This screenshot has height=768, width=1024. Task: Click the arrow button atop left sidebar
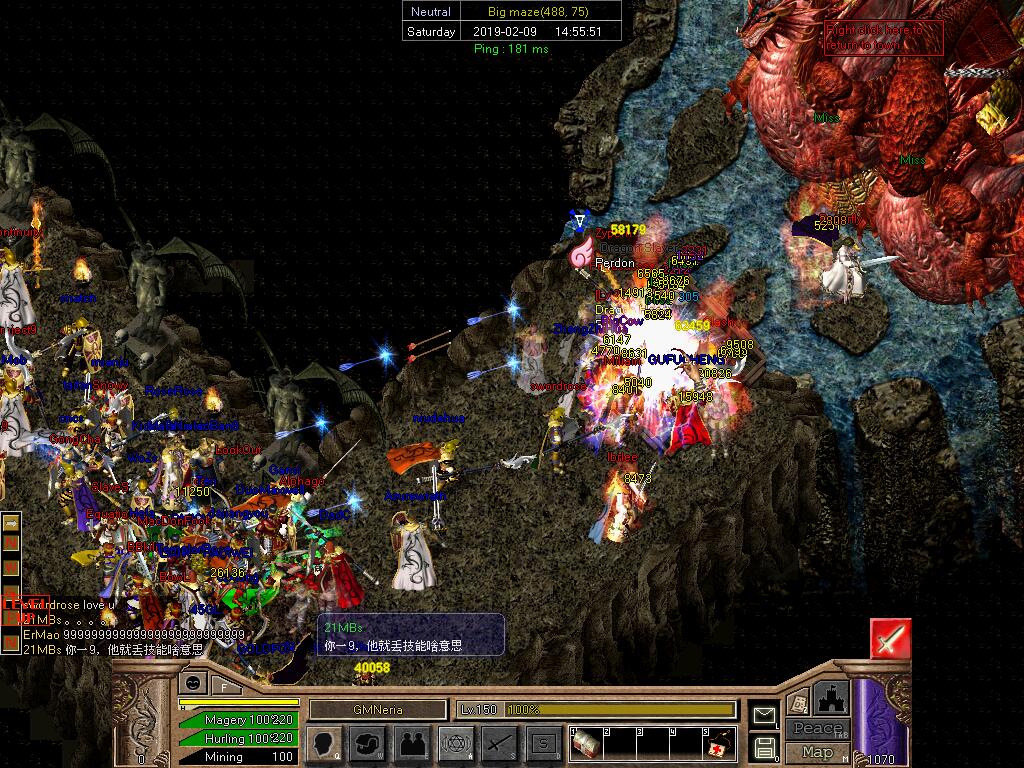(x=11, y=522)
